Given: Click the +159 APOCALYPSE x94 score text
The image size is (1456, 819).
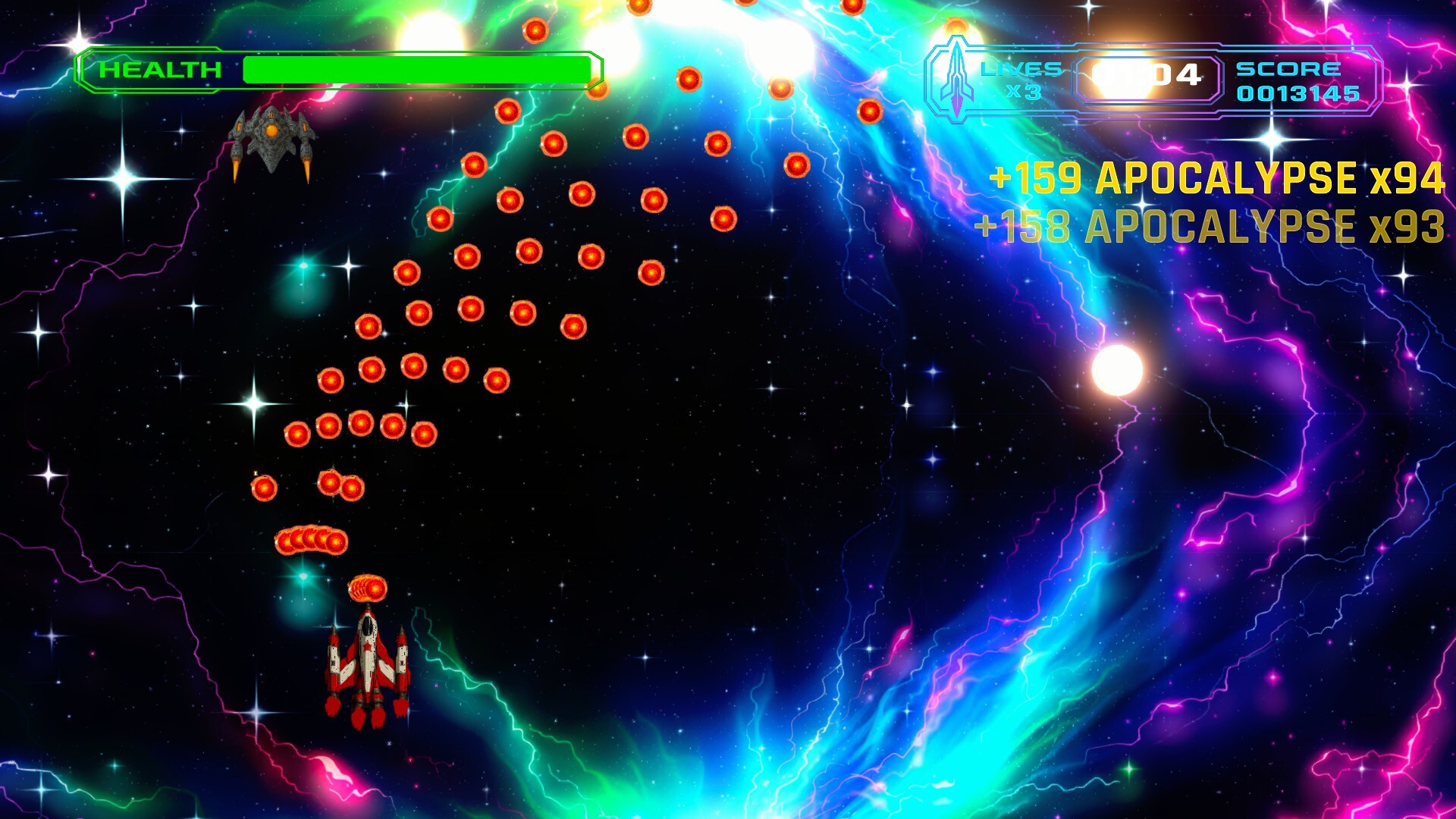Looking at the screenshot, I should tap(1216, 177).
